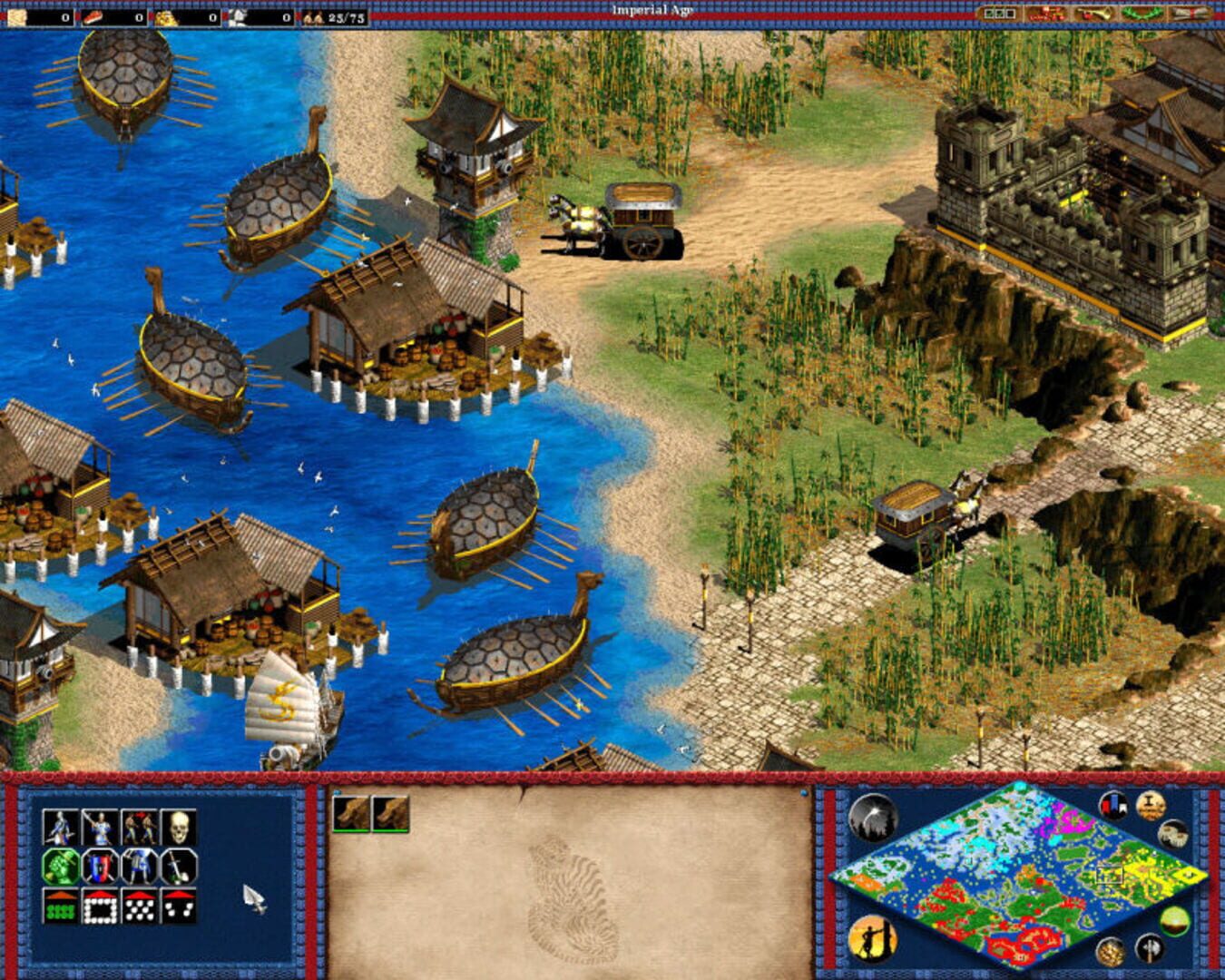1225x980 pixels.
Task: Delete the selected unit via the skull icon
Action: pos(178,827)
